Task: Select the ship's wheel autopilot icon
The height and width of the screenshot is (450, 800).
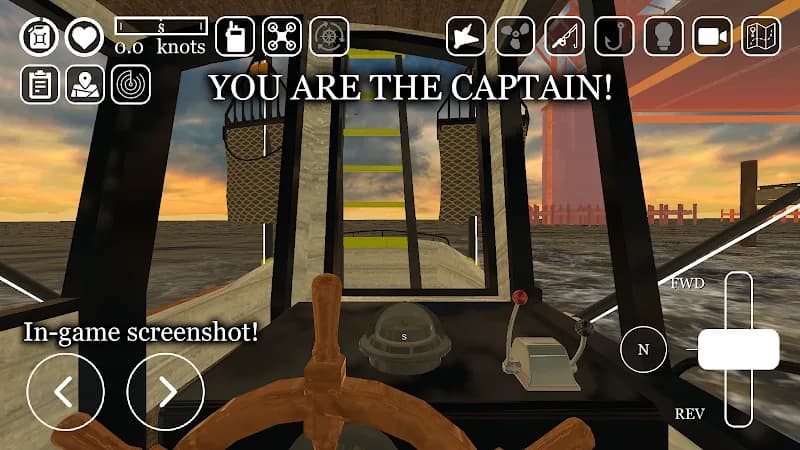Action: [x=329, y=37]
